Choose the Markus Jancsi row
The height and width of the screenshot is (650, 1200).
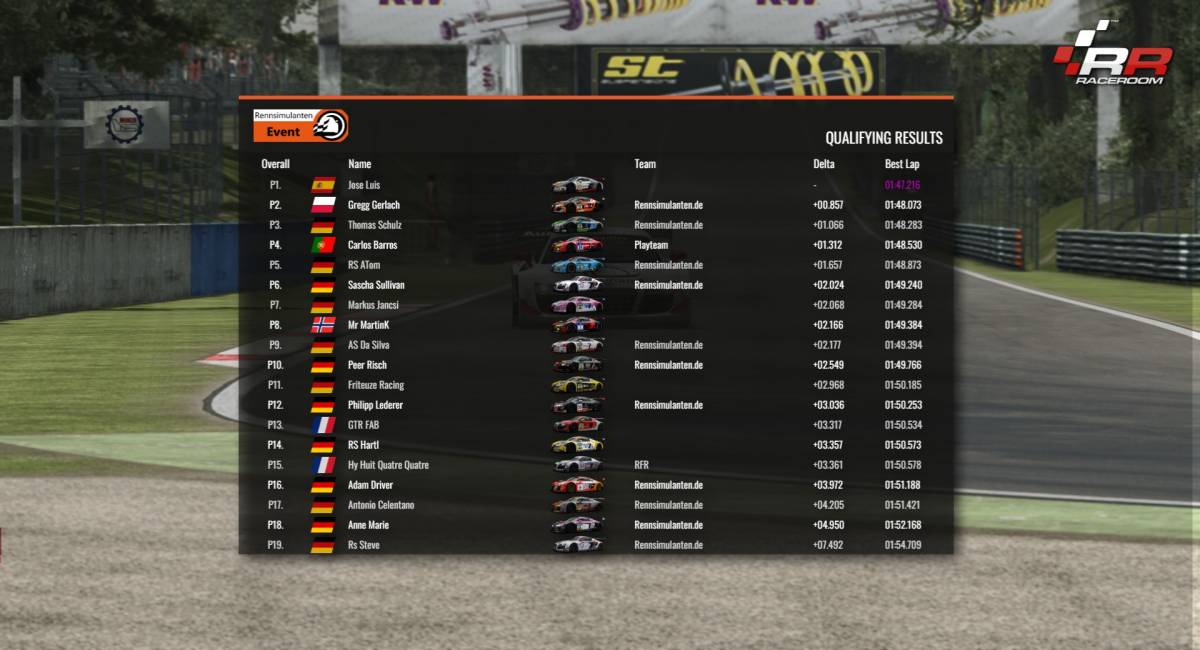click(x=372, y=305)
